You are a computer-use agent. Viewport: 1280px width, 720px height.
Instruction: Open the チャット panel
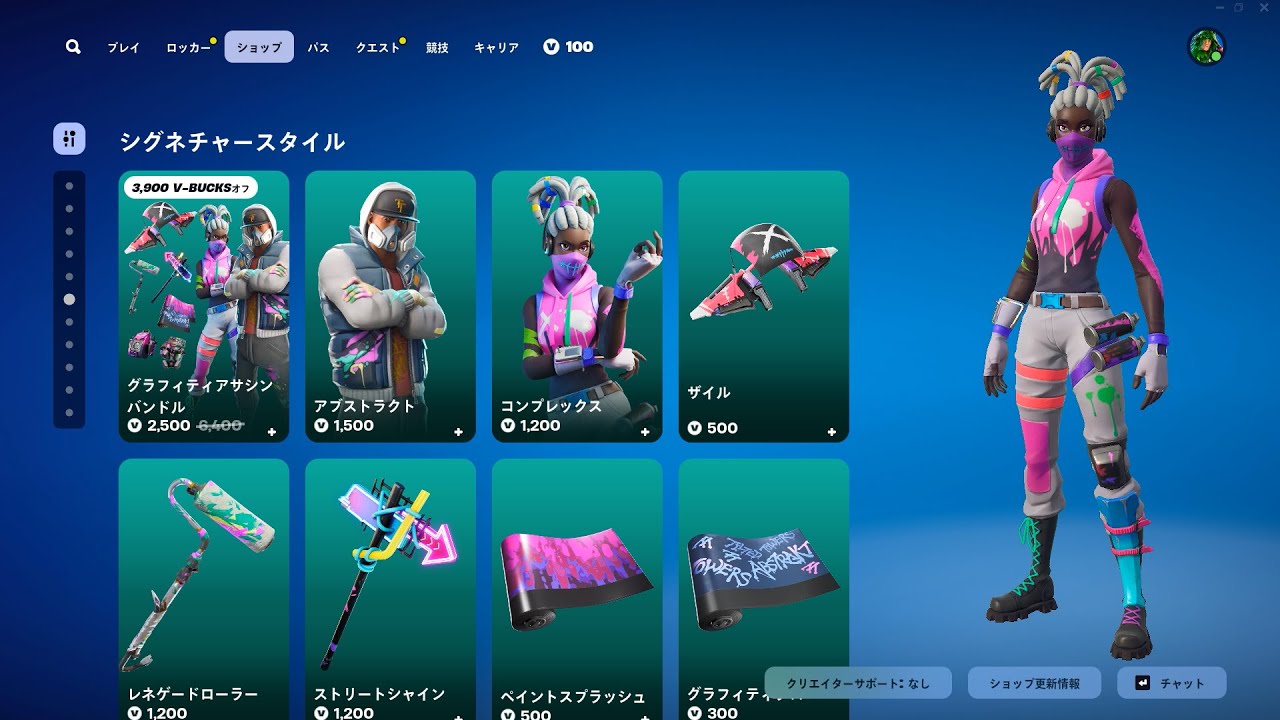(1173, 682)
